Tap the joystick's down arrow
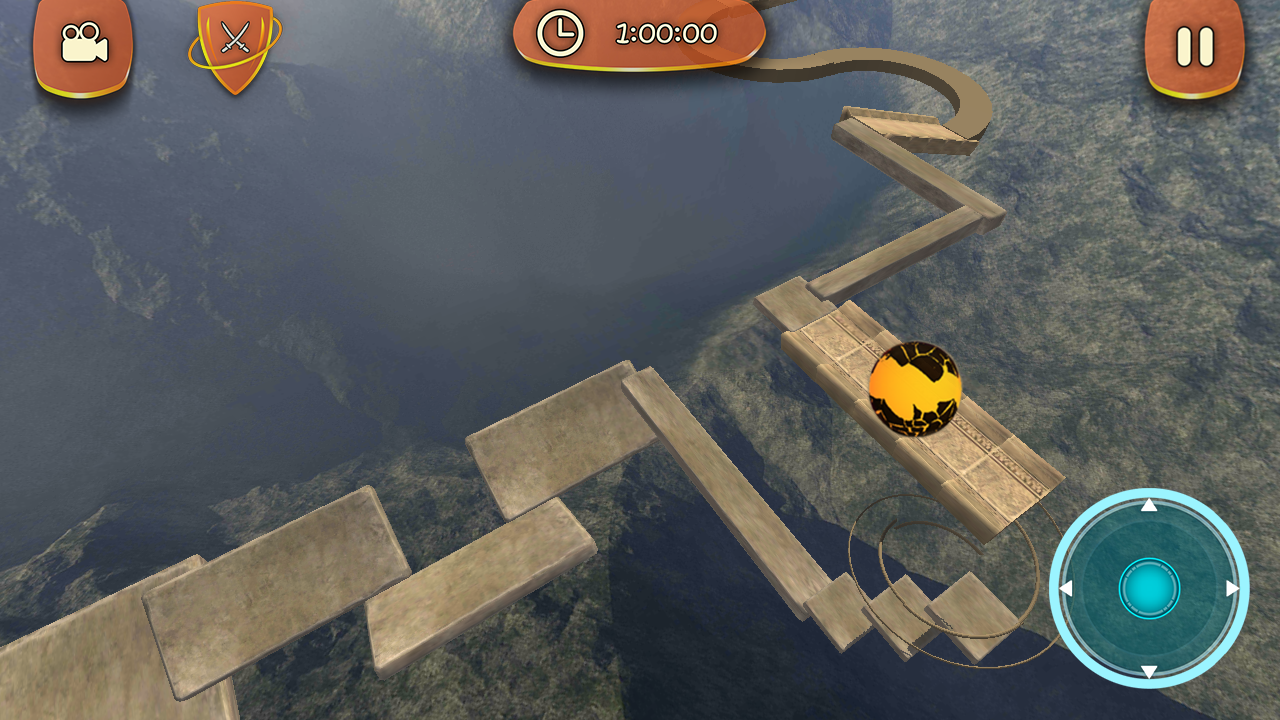The image size is (1280, 720). click(1149, 672)
